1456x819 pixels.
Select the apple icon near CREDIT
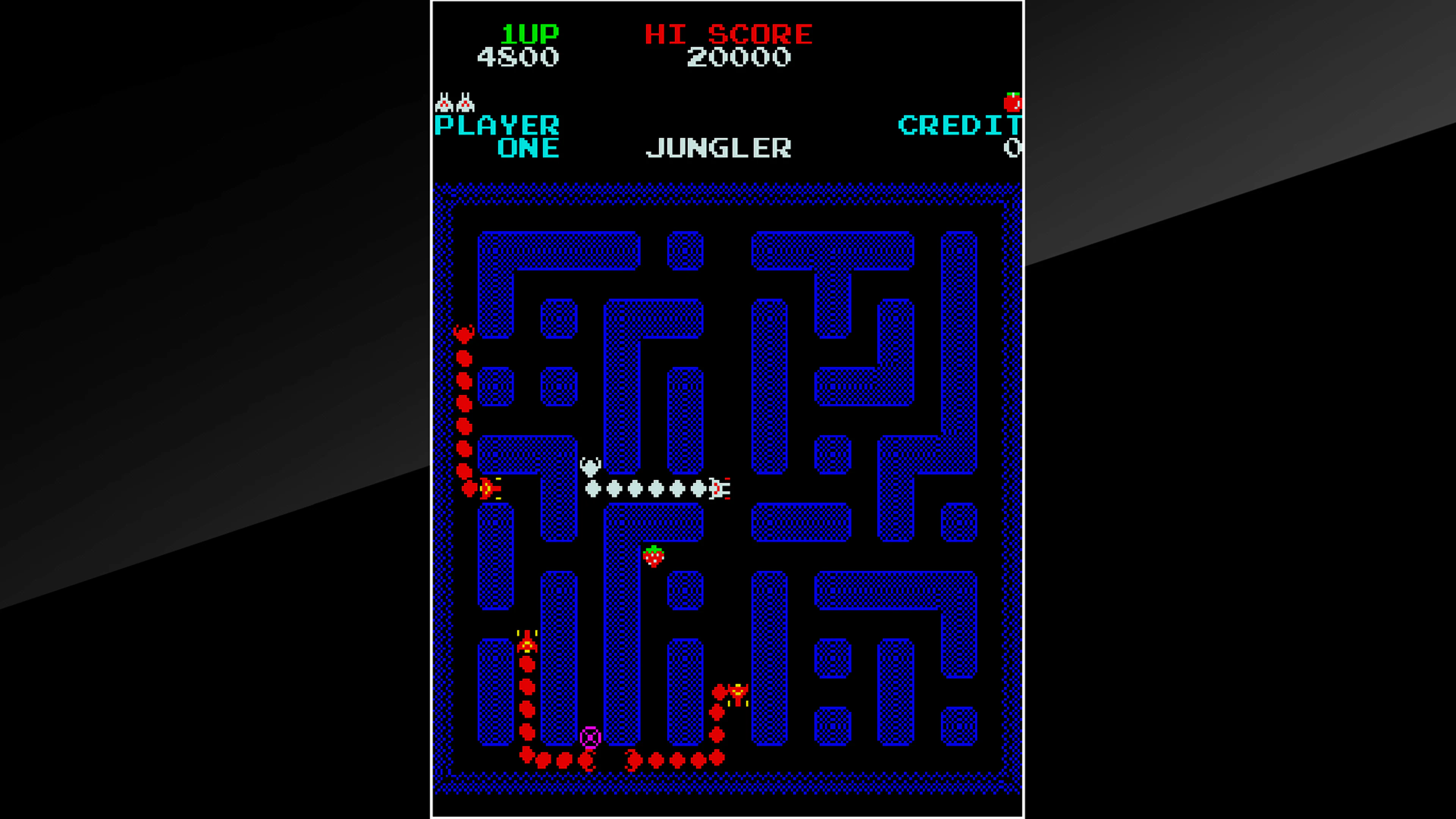click(x=1014, y=102)
